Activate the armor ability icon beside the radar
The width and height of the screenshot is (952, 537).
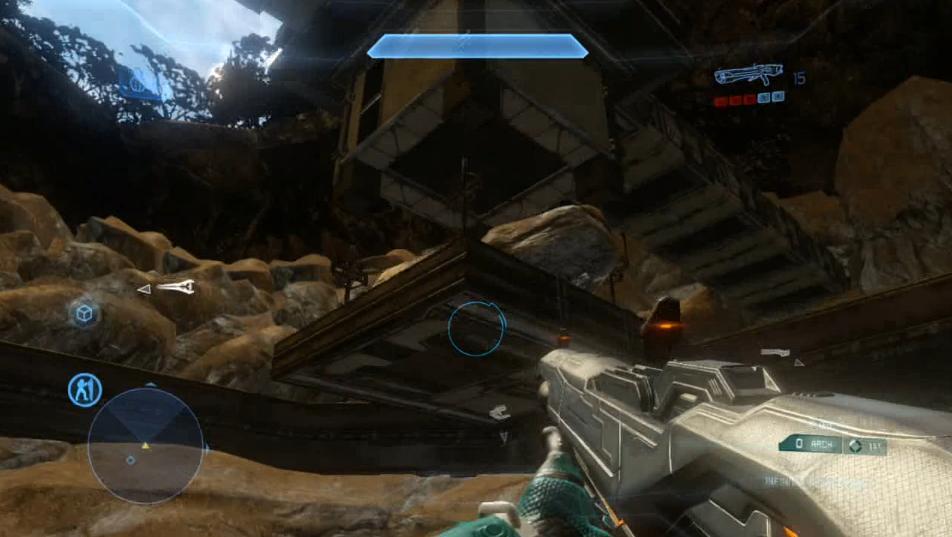click(x=84, y=389)
